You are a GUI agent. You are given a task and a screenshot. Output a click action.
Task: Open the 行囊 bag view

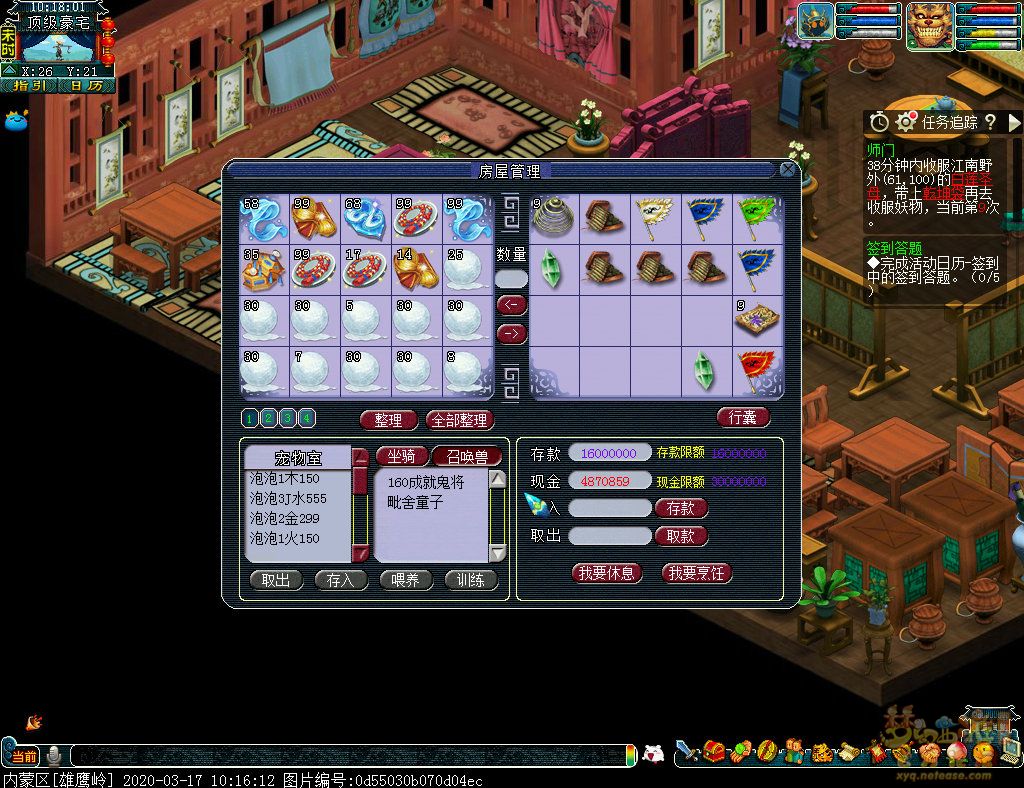point(743,416)
